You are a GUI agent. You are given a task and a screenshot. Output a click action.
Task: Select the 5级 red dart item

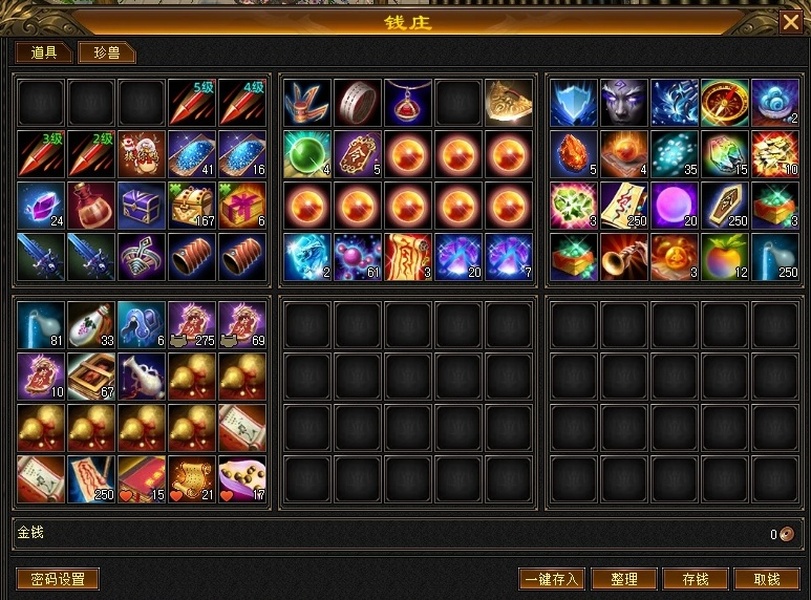pyautogui.click(x=192, y=103)
